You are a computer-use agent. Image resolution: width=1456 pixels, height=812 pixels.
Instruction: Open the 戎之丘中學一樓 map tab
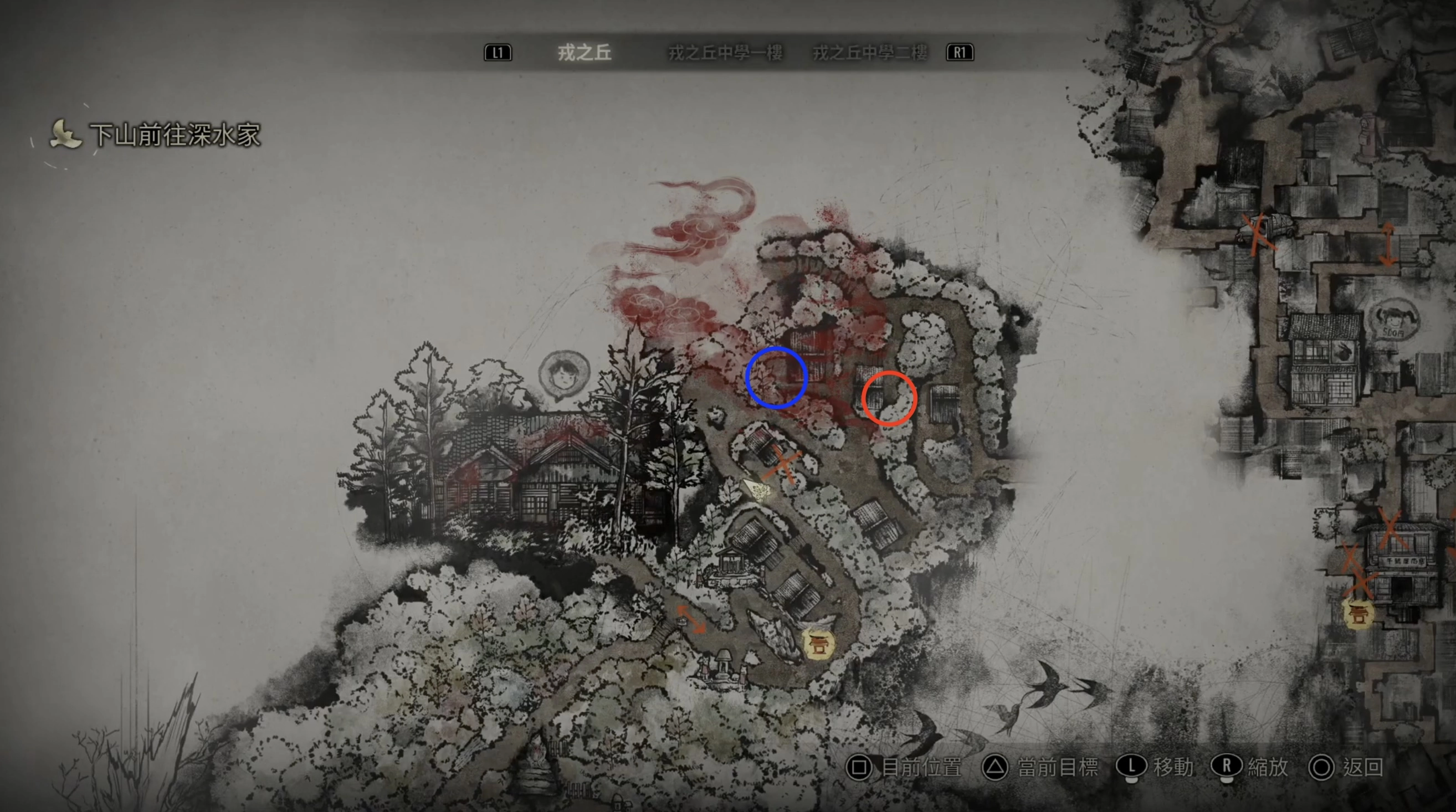(725, 53)
